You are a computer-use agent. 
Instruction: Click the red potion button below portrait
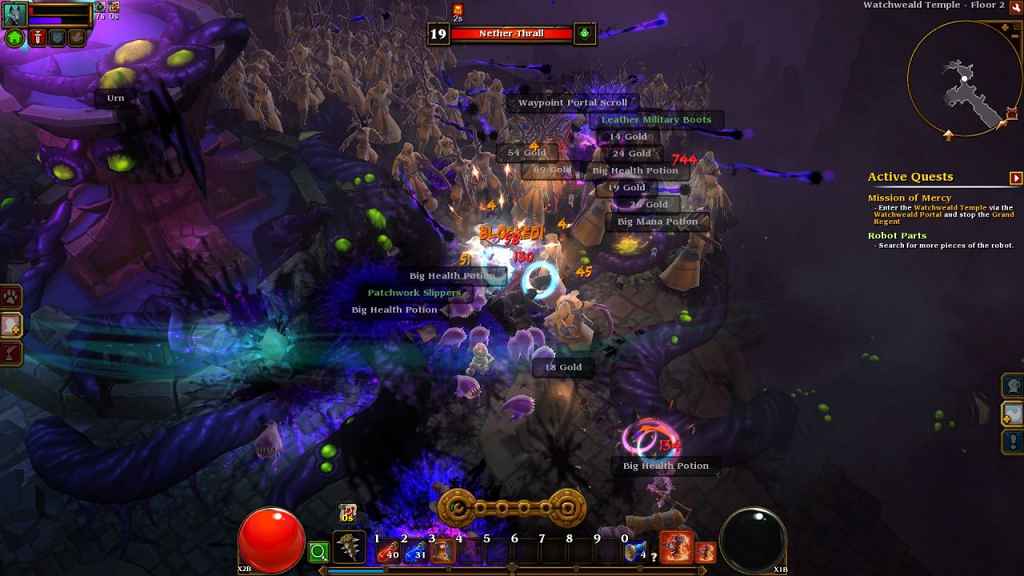37,38
